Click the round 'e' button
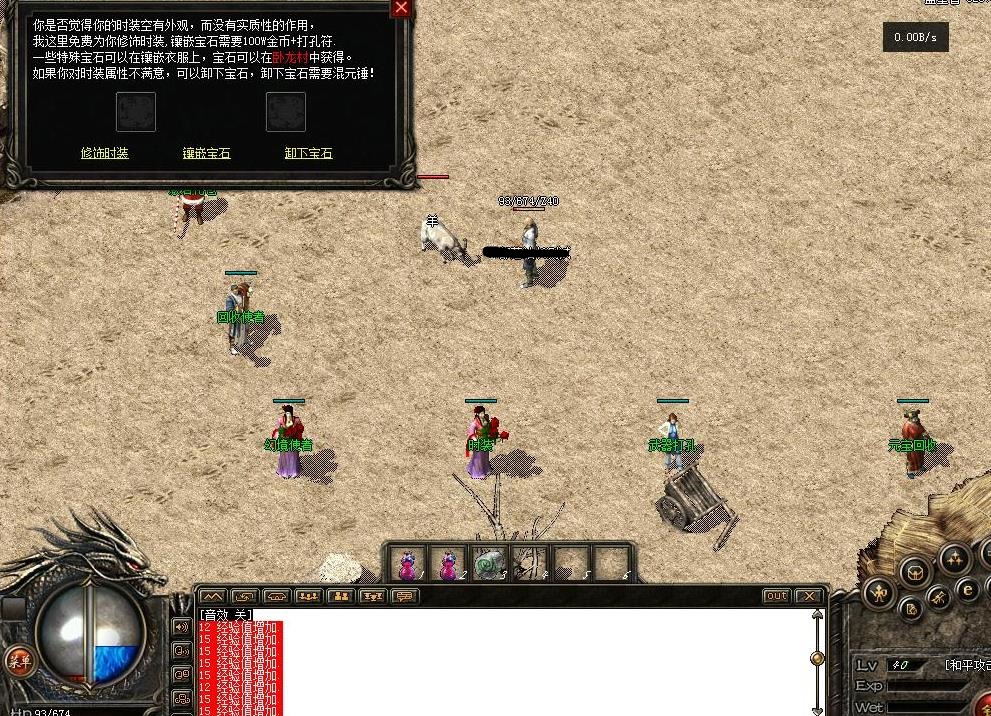Viewport: 991px width, 716px height. pyautogui.click(x=967, y=590)
